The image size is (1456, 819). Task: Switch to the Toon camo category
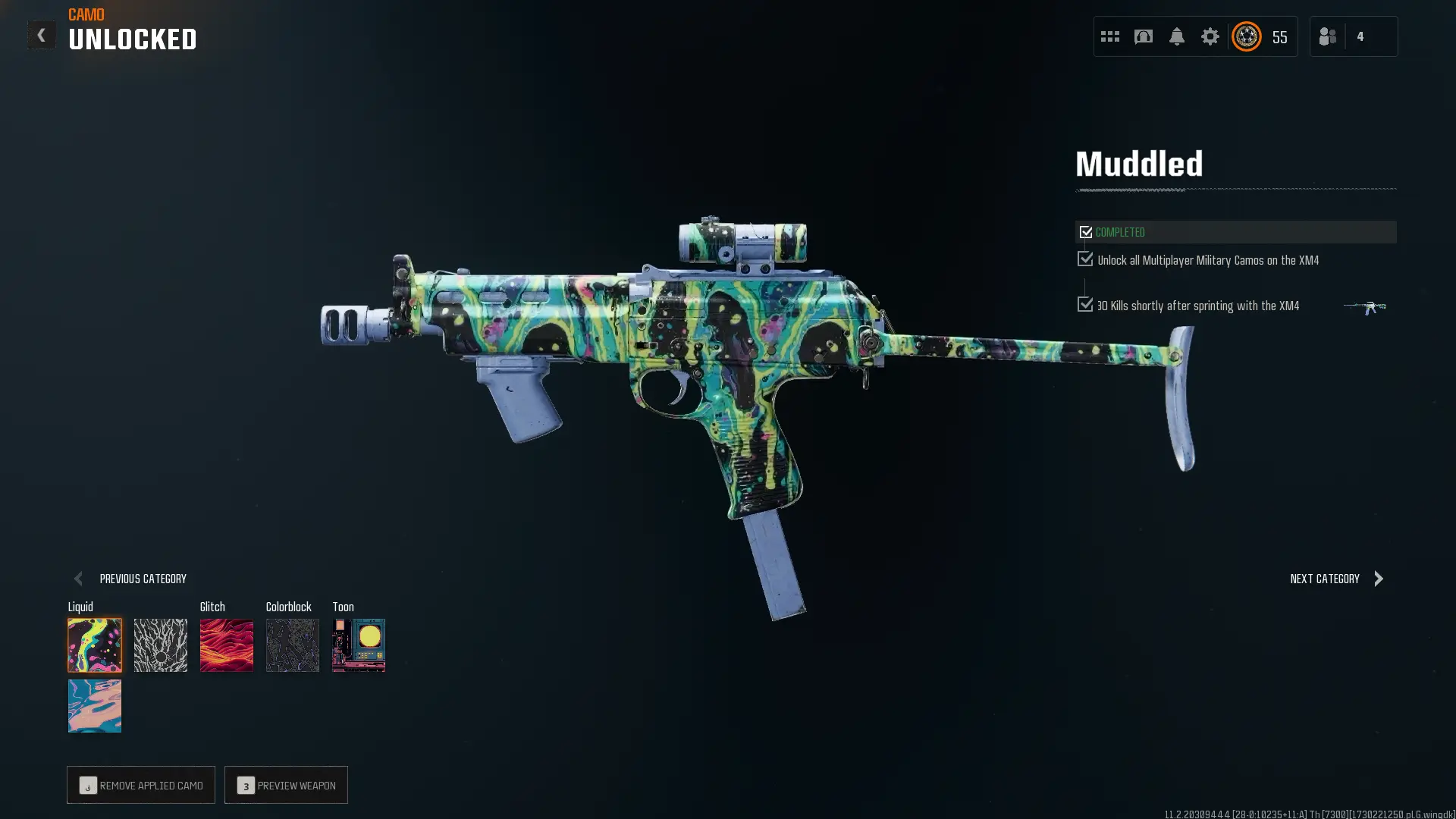coord(358,645)
